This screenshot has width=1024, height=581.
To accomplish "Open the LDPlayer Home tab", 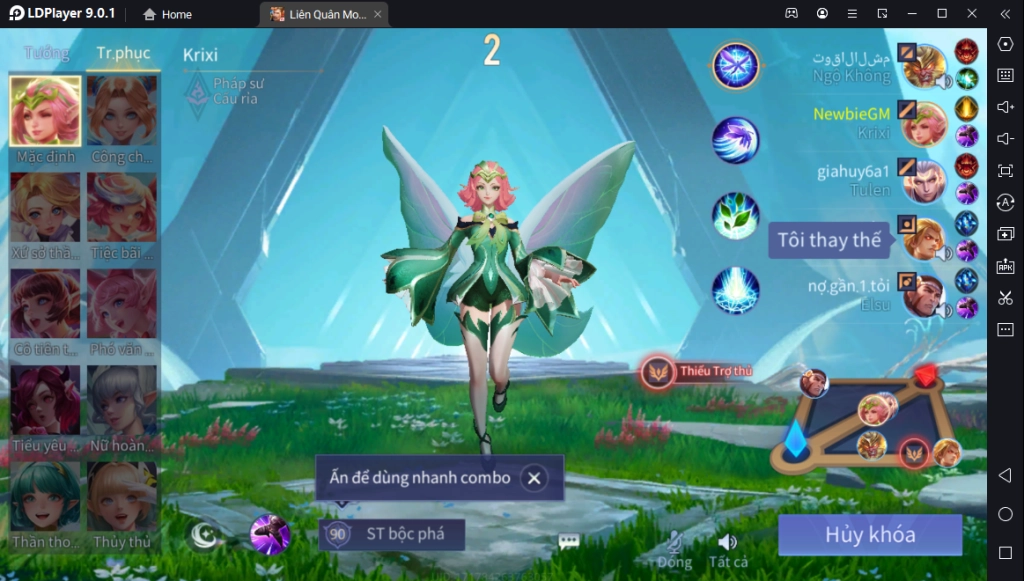I will point(167,14).
